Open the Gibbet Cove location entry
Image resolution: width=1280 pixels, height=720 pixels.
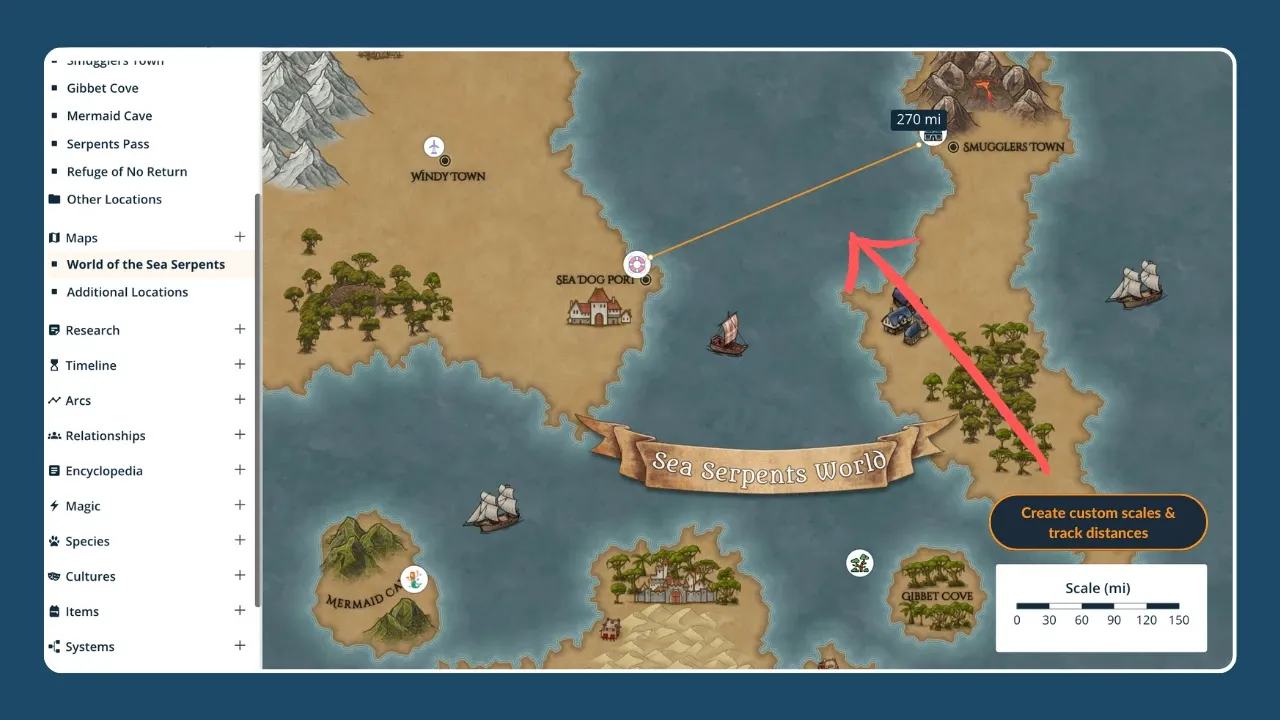click(103, 88)
